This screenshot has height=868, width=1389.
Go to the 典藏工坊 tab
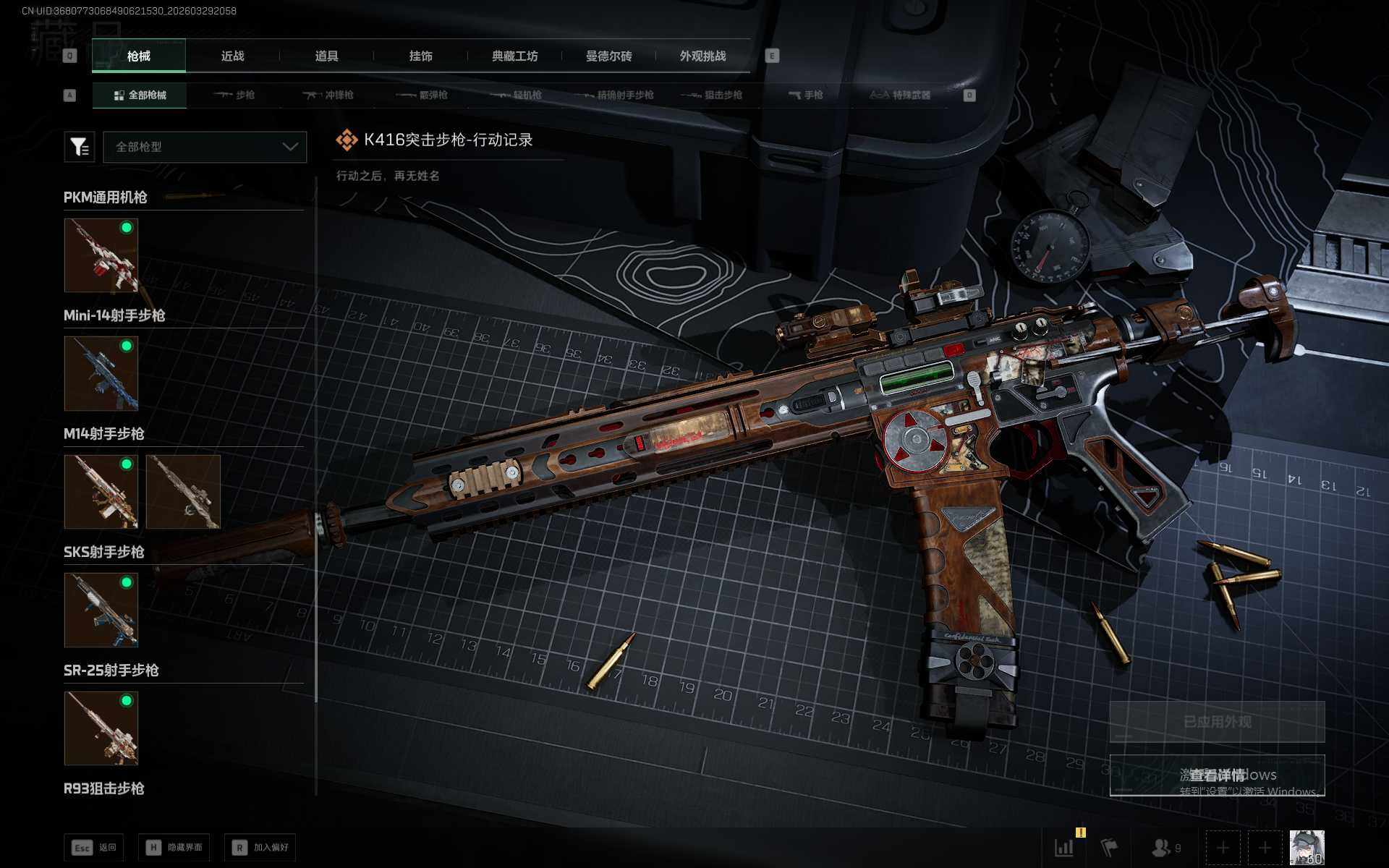tap(514, 56)
